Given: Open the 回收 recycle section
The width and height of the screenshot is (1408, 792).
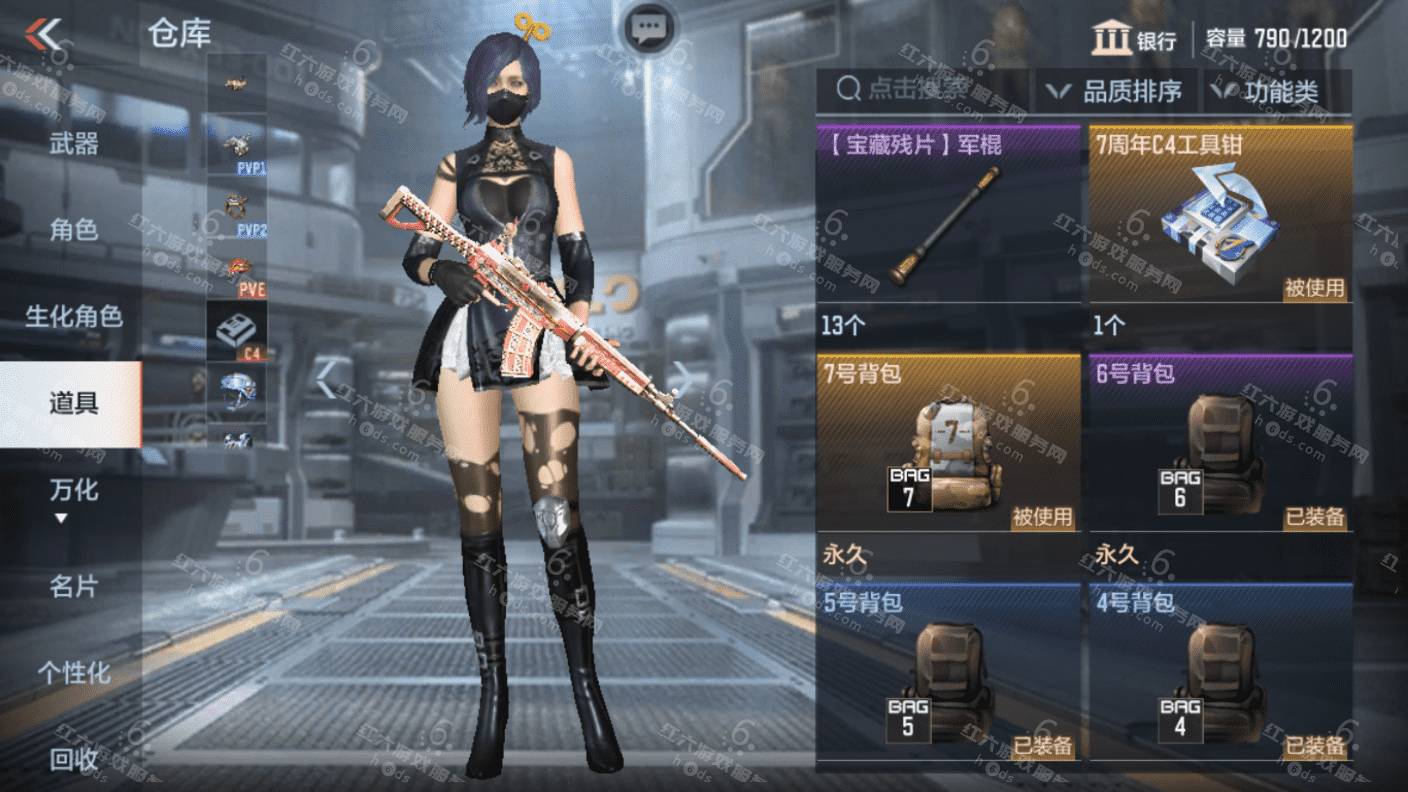Looking at the screenshot, I should tap(74, 759).
